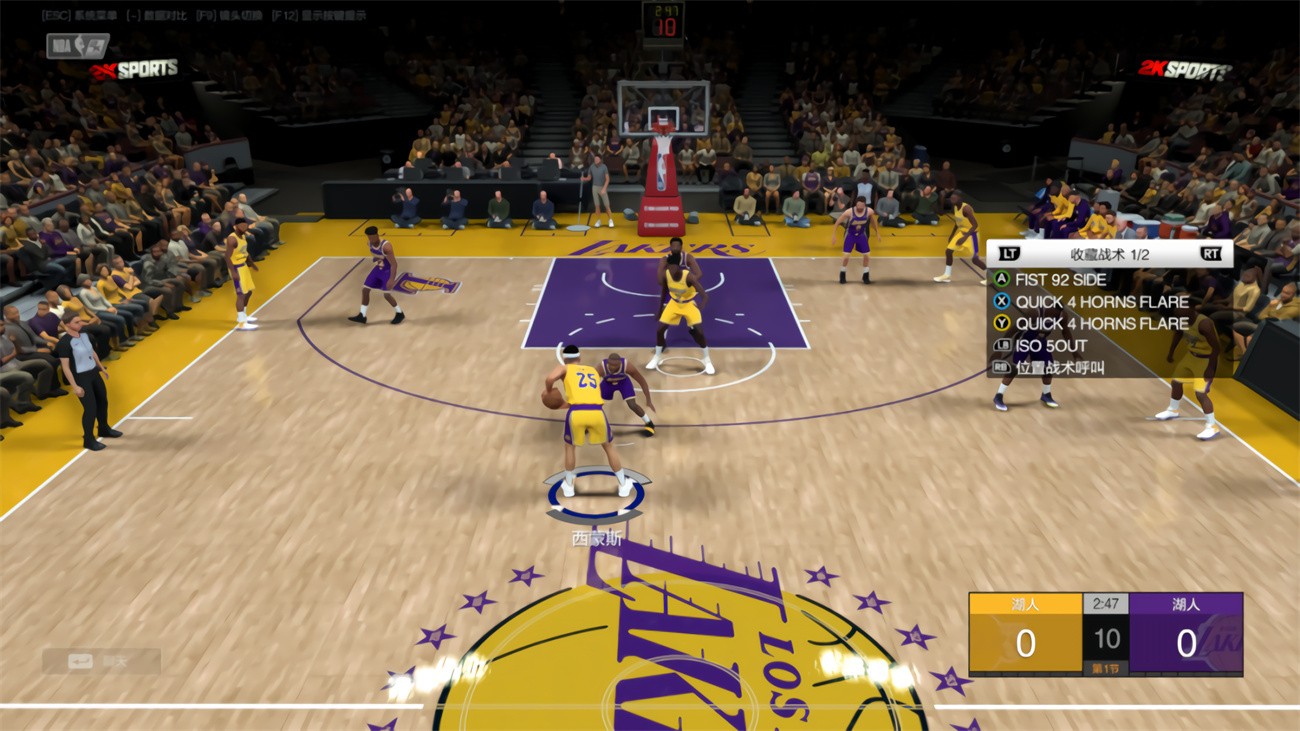Click the Enter key icon next to 聊天
Image resolution: width=1300 pixels, height=731 pixels.
pyautogui.click(x=80, y=660)
